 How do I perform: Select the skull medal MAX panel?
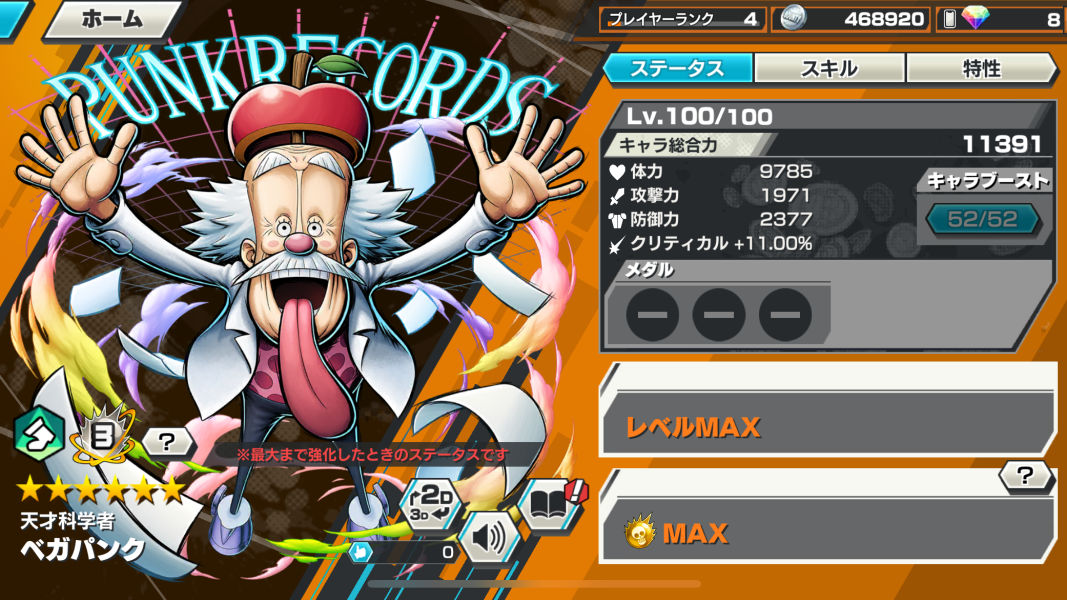(827, 531)
